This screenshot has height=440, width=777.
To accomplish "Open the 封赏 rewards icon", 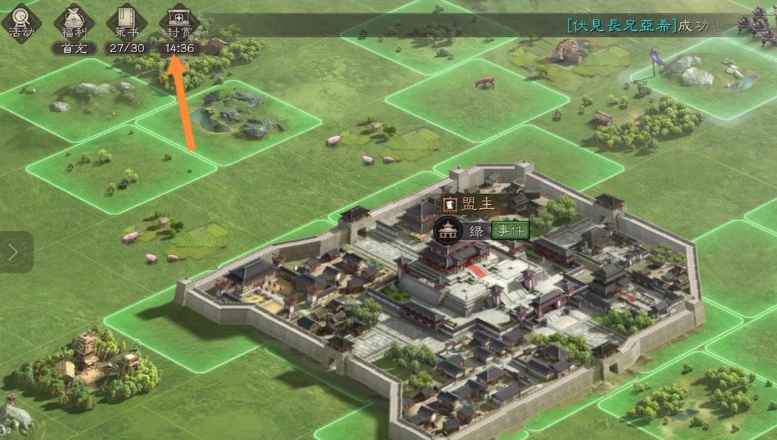I will pos(179,21).
